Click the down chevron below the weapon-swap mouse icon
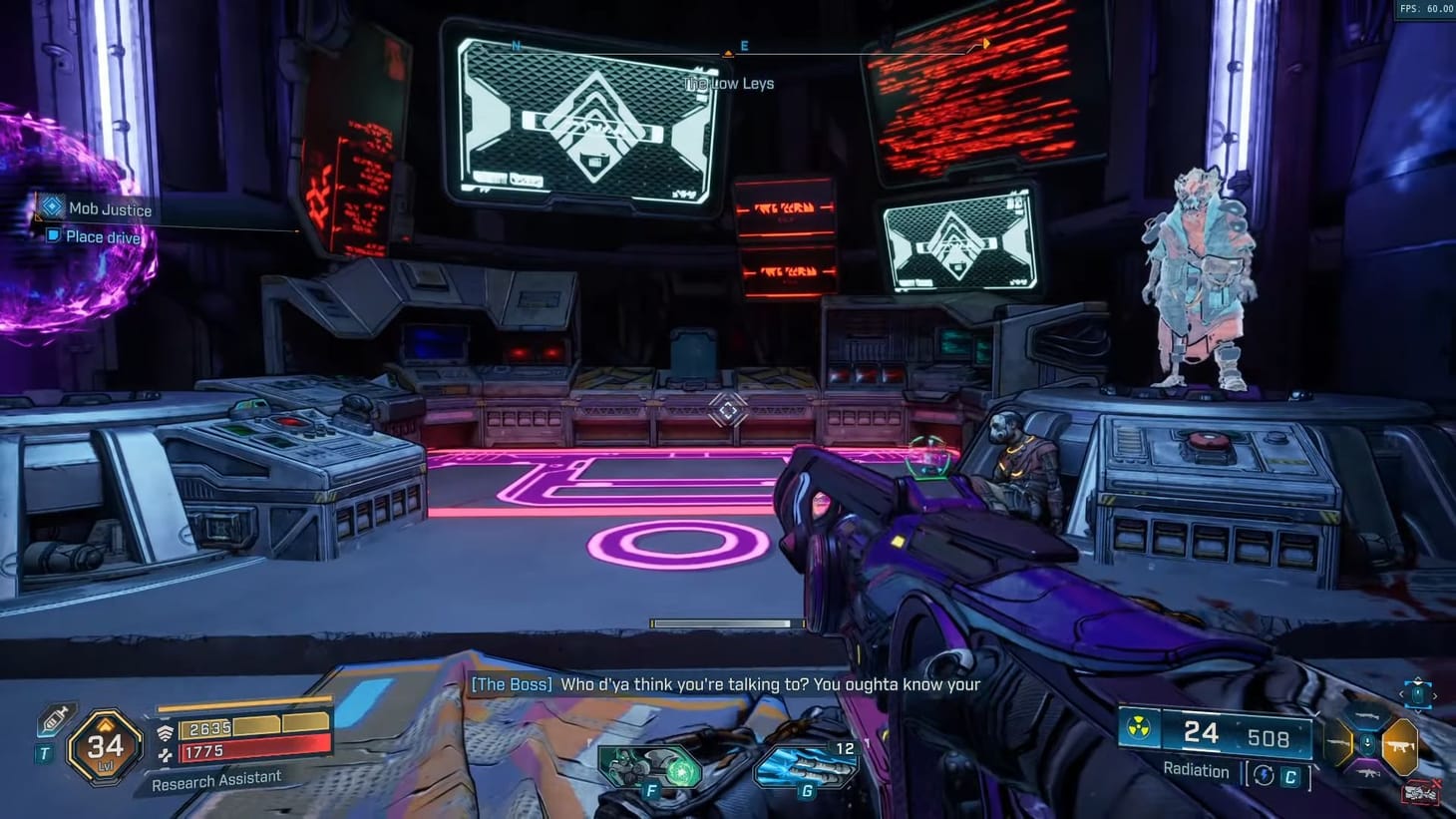Screen dimensions: 1456x819 click(1418, 712)
